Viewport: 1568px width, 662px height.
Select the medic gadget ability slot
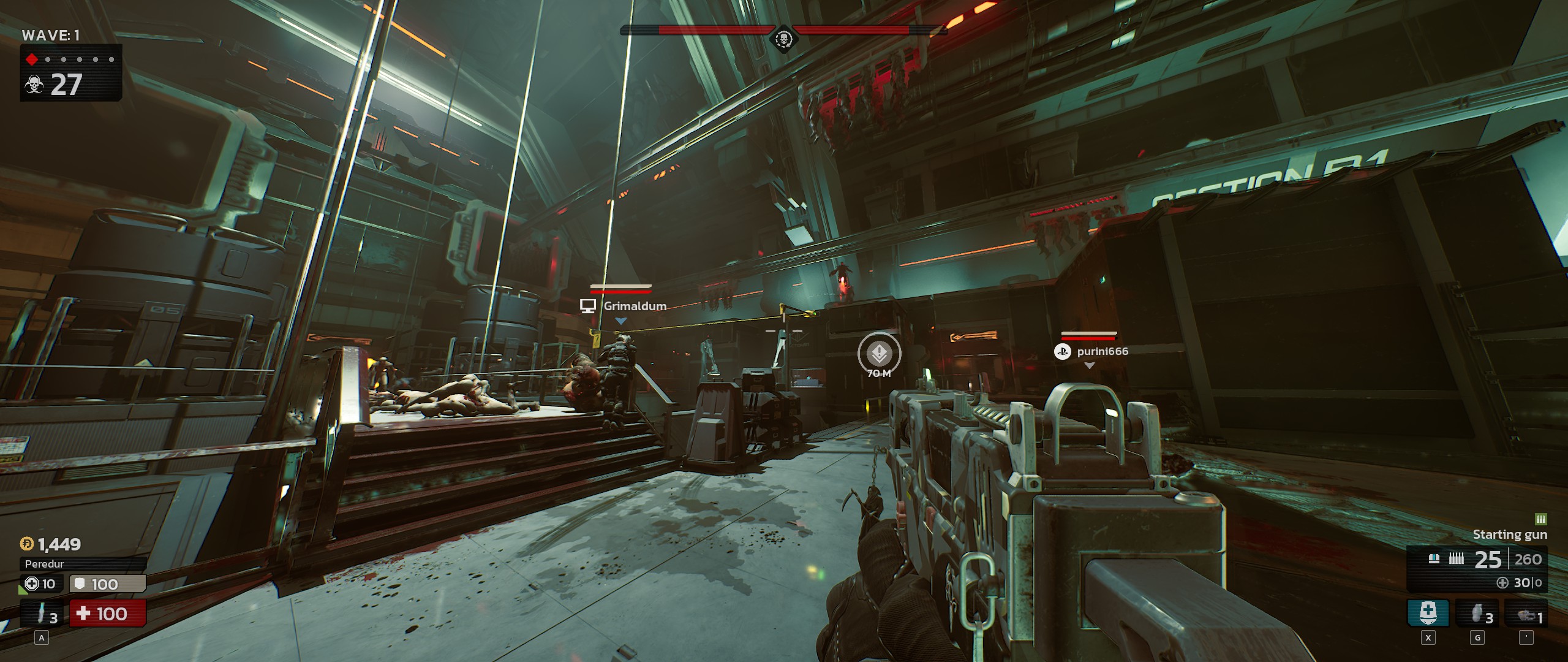tap(1428, 612)
